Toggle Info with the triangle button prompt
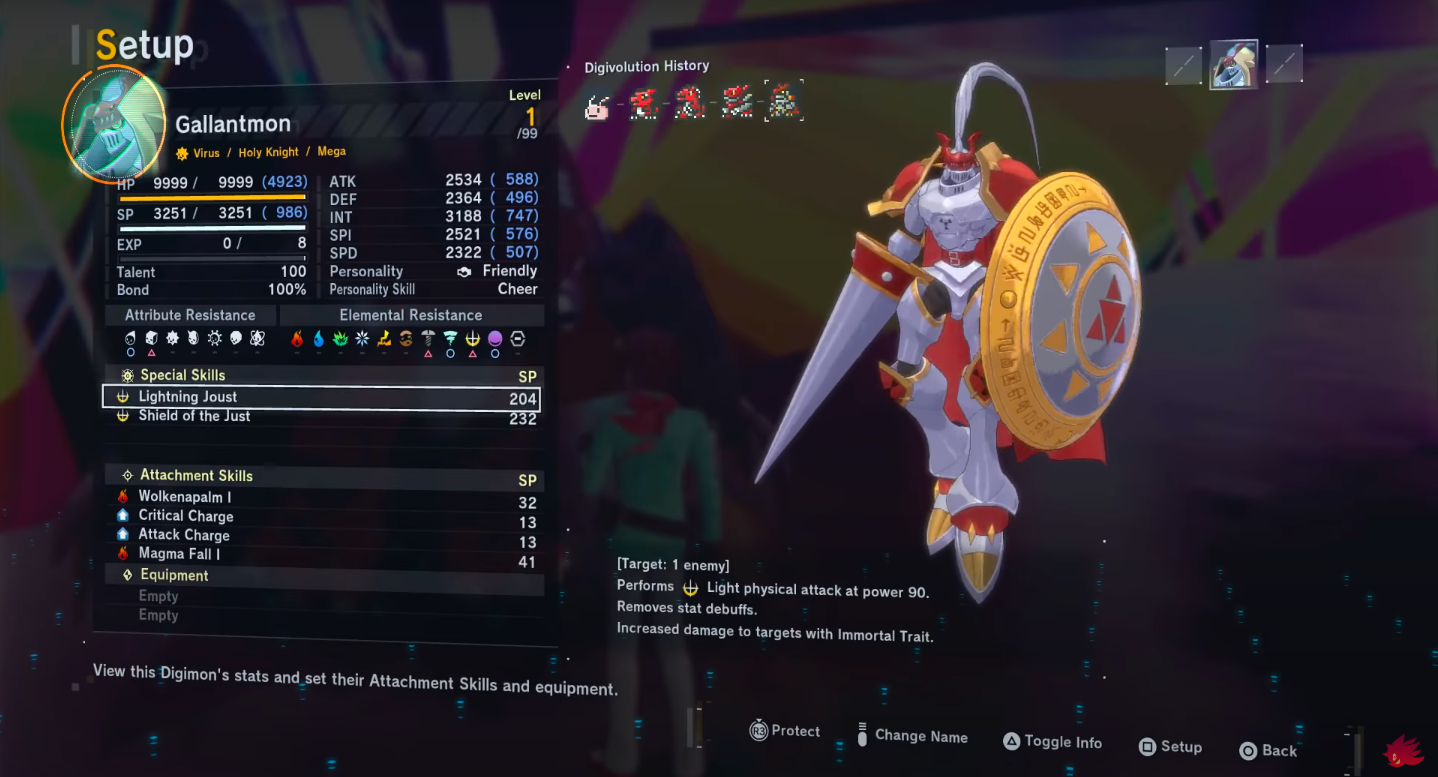Screen dimensions: 1438x777 click(x=1052, y=743)
